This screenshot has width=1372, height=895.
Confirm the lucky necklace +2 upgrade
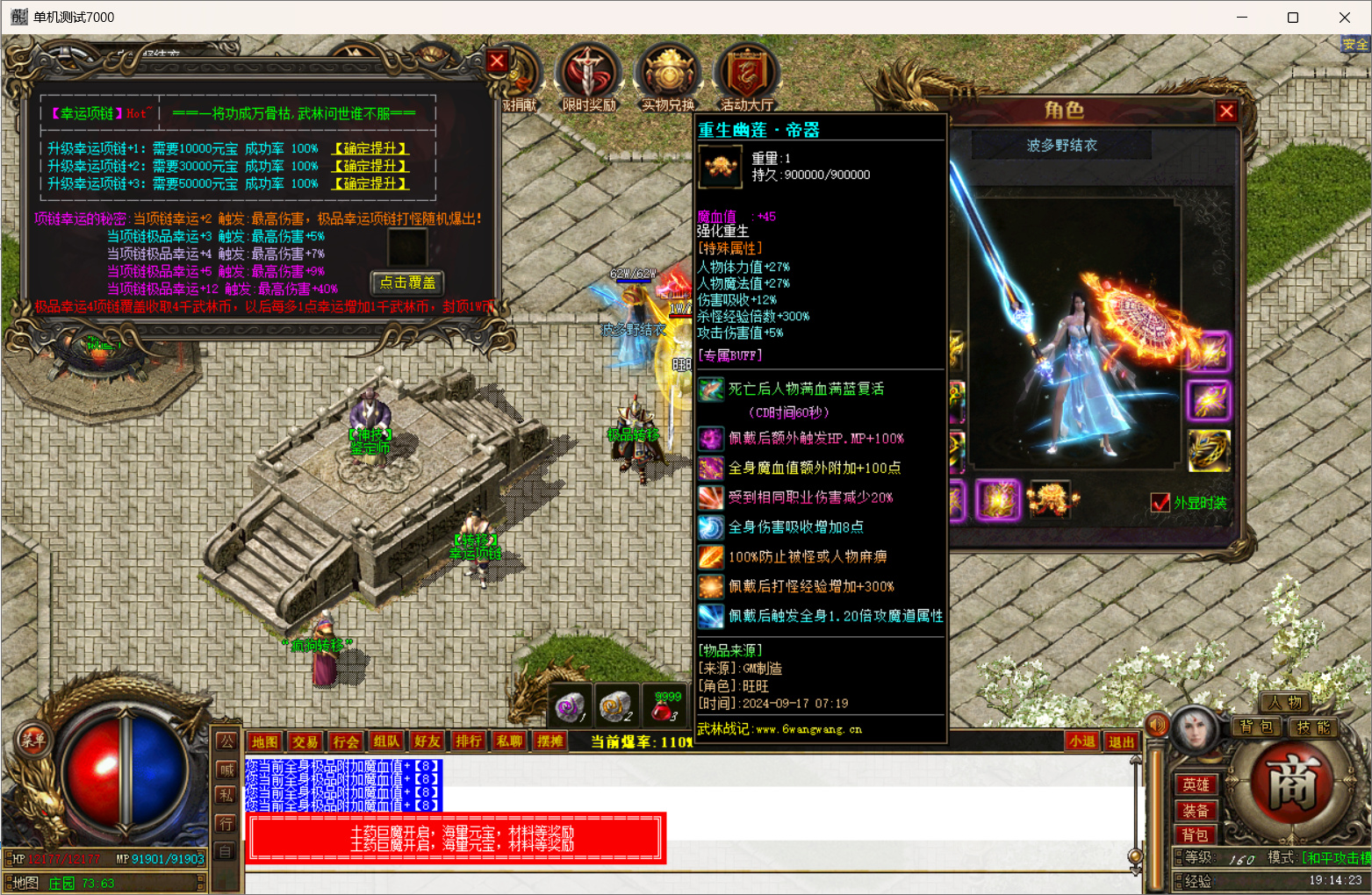(x=370, y=166)
